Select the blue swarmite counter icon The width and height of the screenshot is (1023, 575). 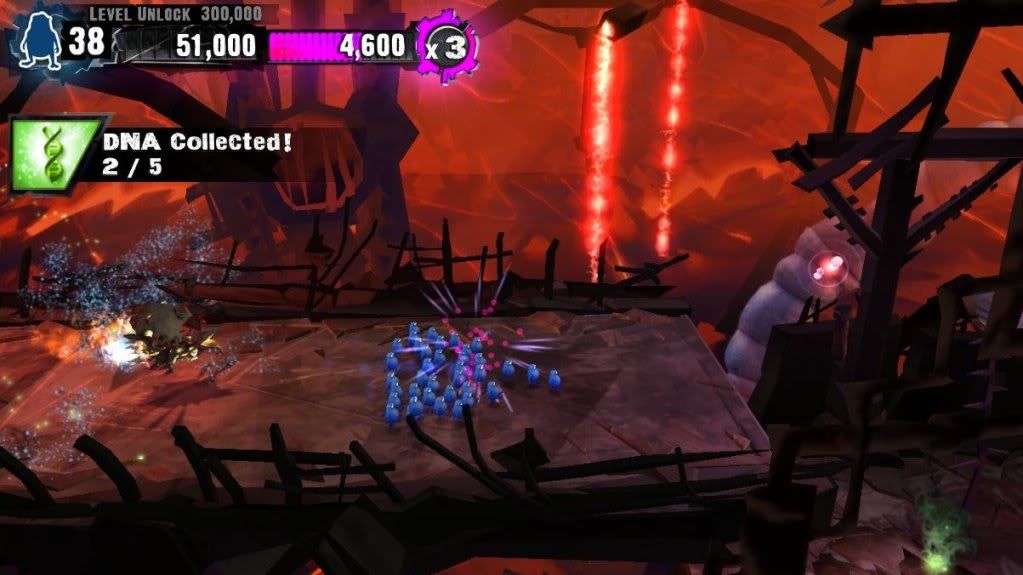pyautogui.click(x=39, y=43)
